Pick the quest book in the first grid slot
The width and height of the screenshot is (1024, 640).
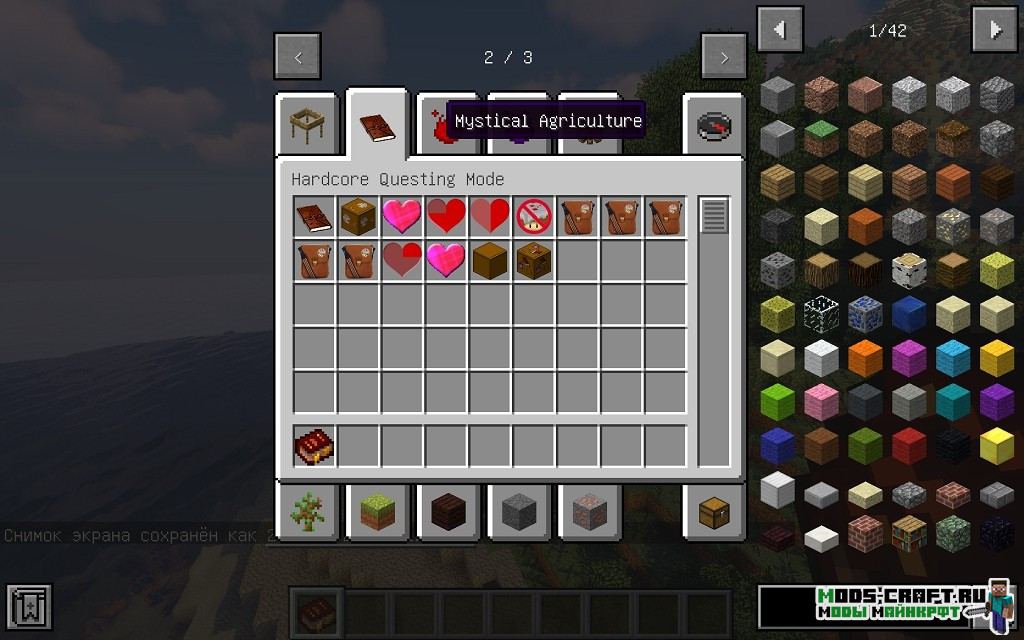click(x=314, y=217)
